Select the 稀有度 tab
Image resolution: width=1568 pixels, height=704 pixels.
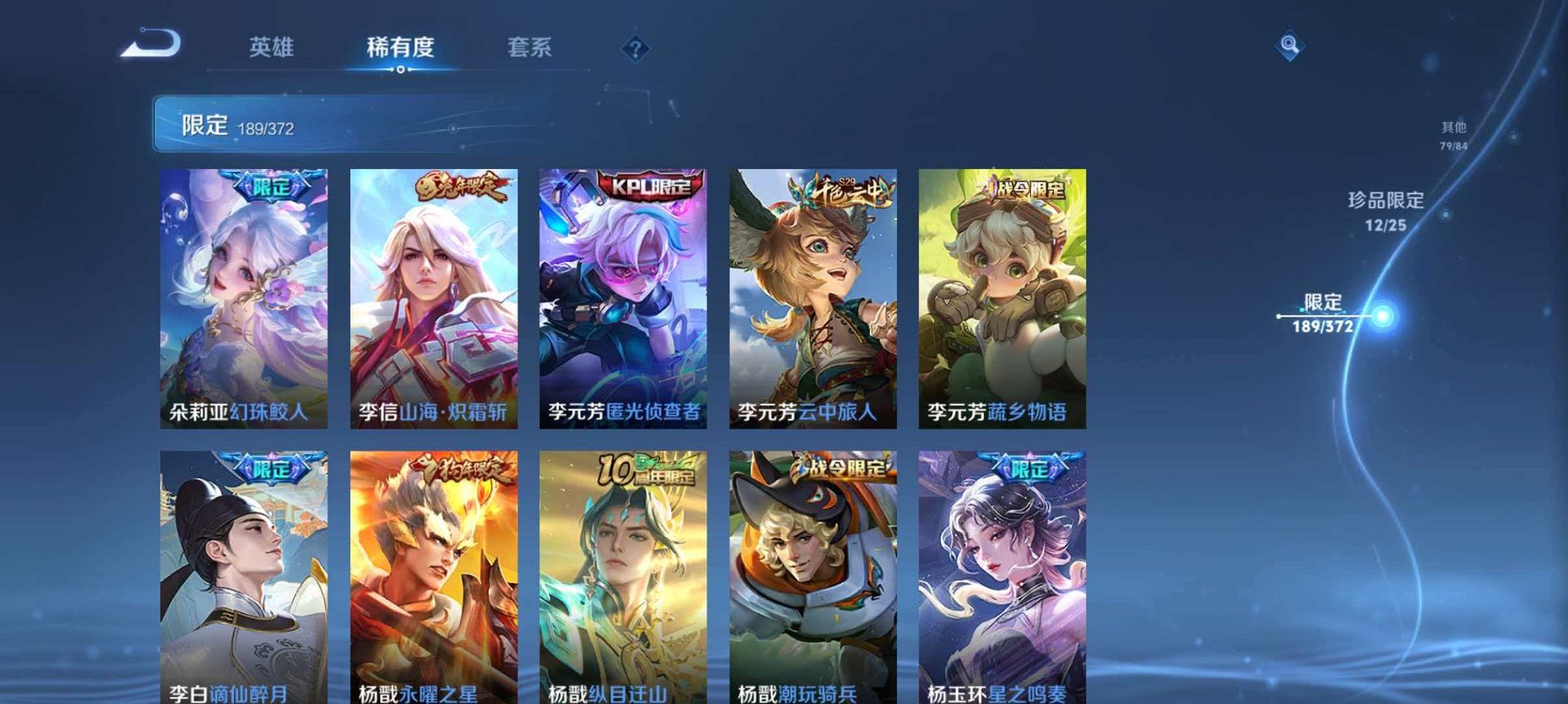click(400, 47)
